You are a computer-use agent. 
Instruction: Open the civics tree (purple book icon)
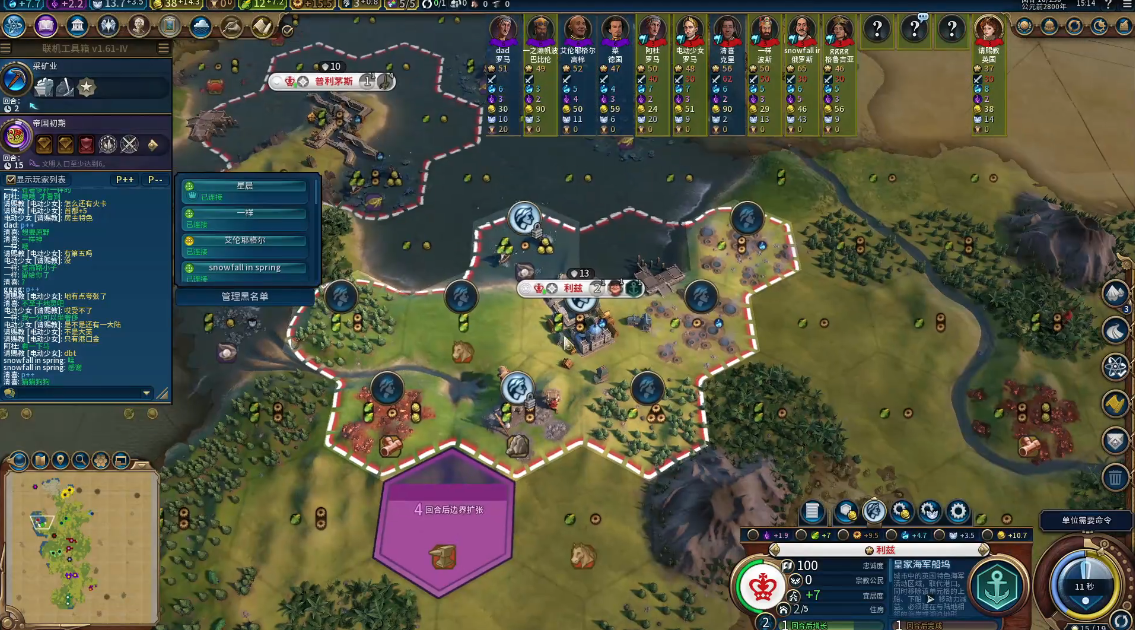pos(46,27)
